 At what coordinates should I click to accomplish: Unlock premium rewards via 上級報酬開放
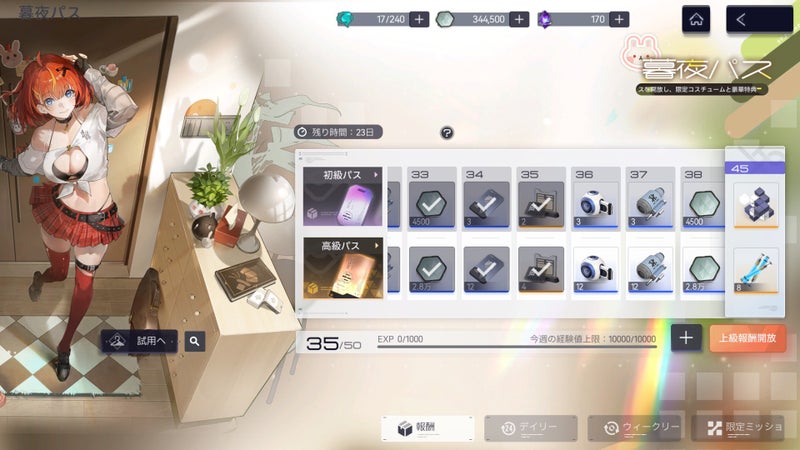(748, 338)
